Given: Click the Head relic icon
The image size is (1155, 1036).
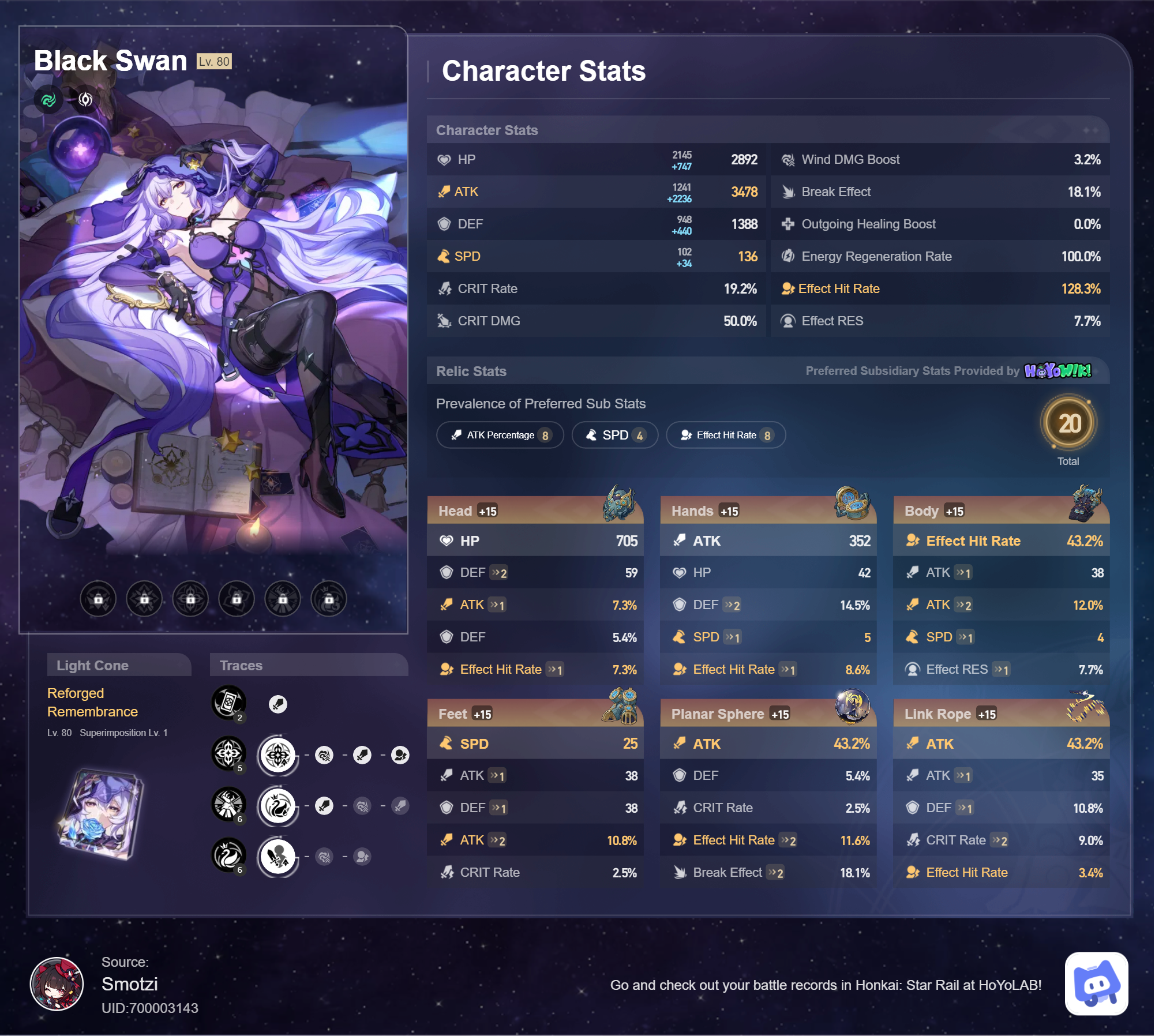Looking at the screenshot, I should point(619,503).
